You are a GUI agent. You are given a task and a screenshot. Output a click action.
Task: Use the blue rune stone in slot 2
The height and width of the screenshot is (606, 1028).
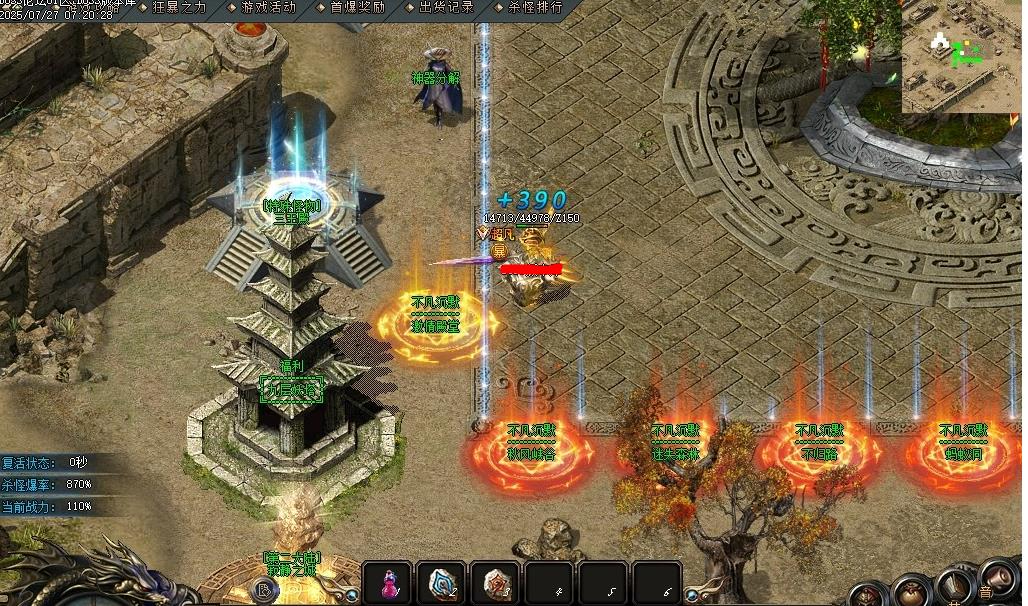441,584
